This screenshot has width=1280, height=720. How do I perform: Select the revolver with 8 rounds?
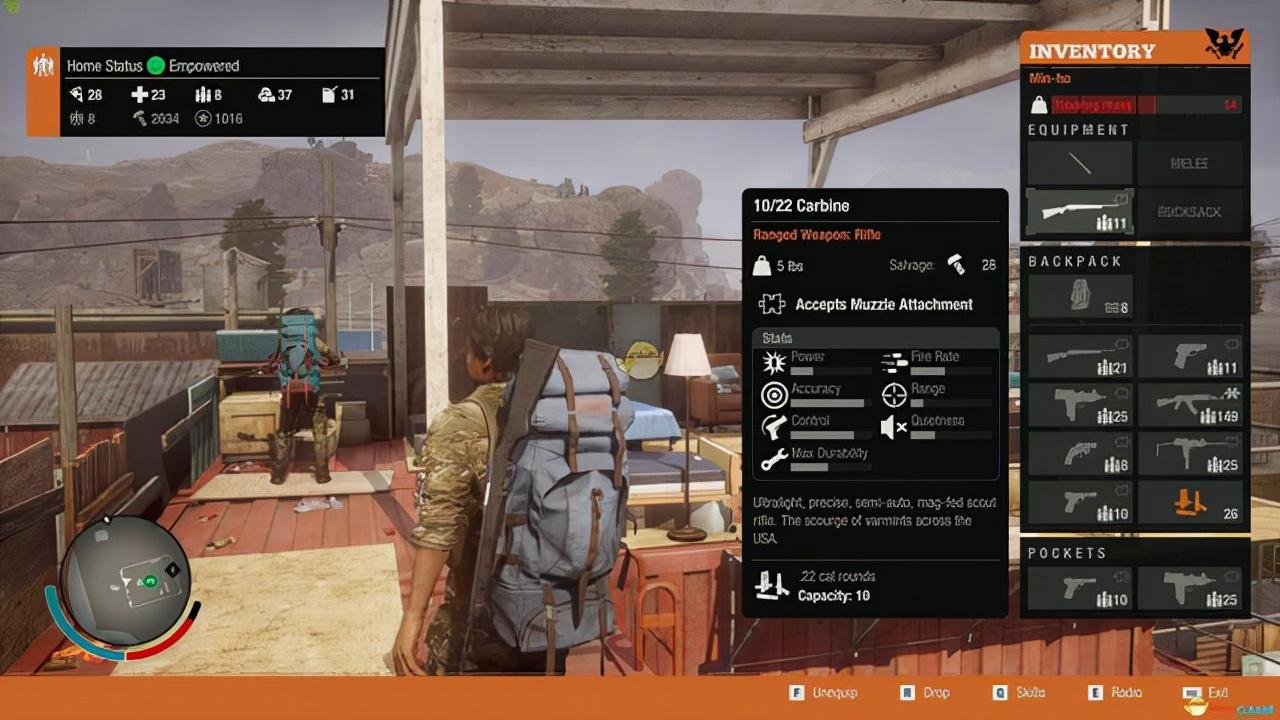[1079, 454]
